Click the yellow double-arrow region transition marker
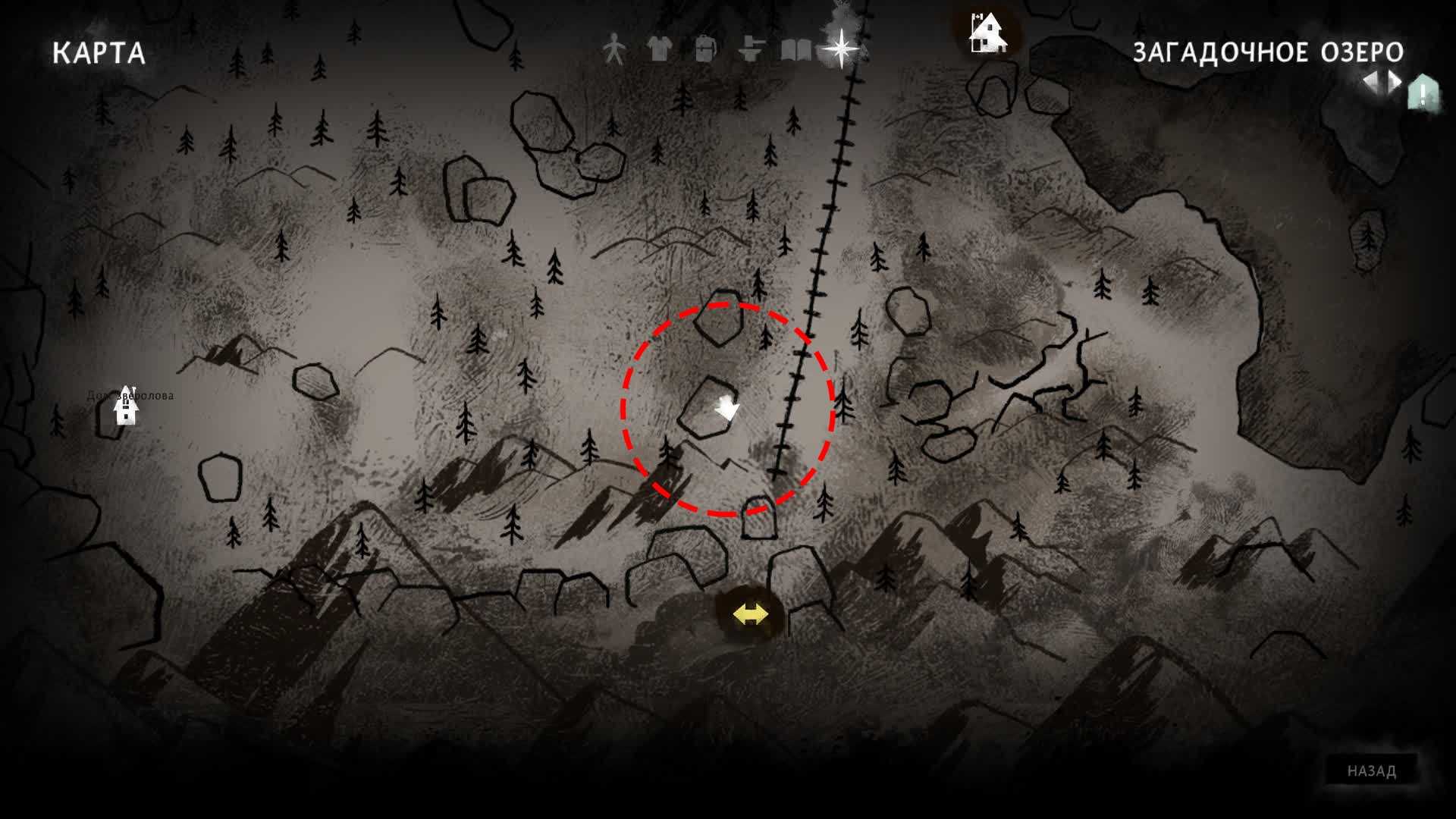 click(x=751, y=613)
